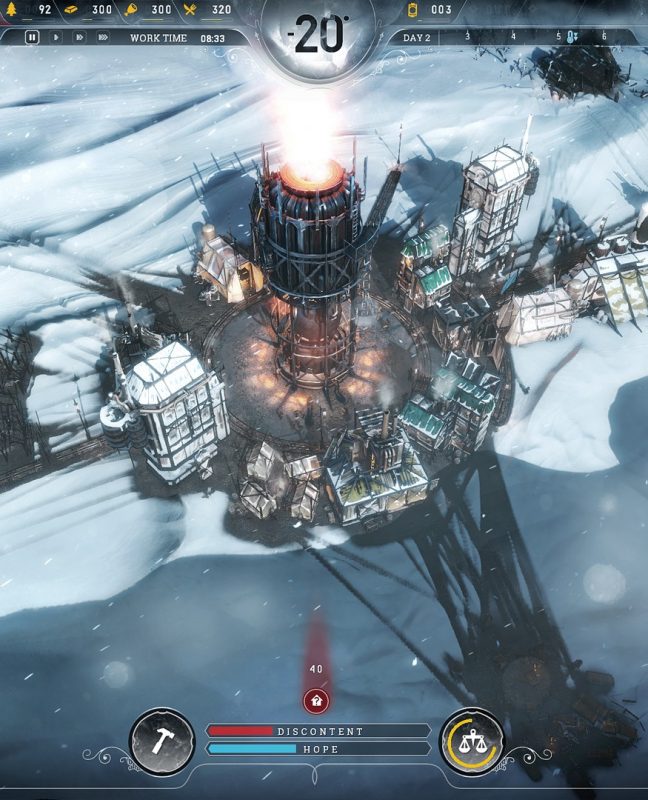Set game speed to normal play

tap(56, 37)
